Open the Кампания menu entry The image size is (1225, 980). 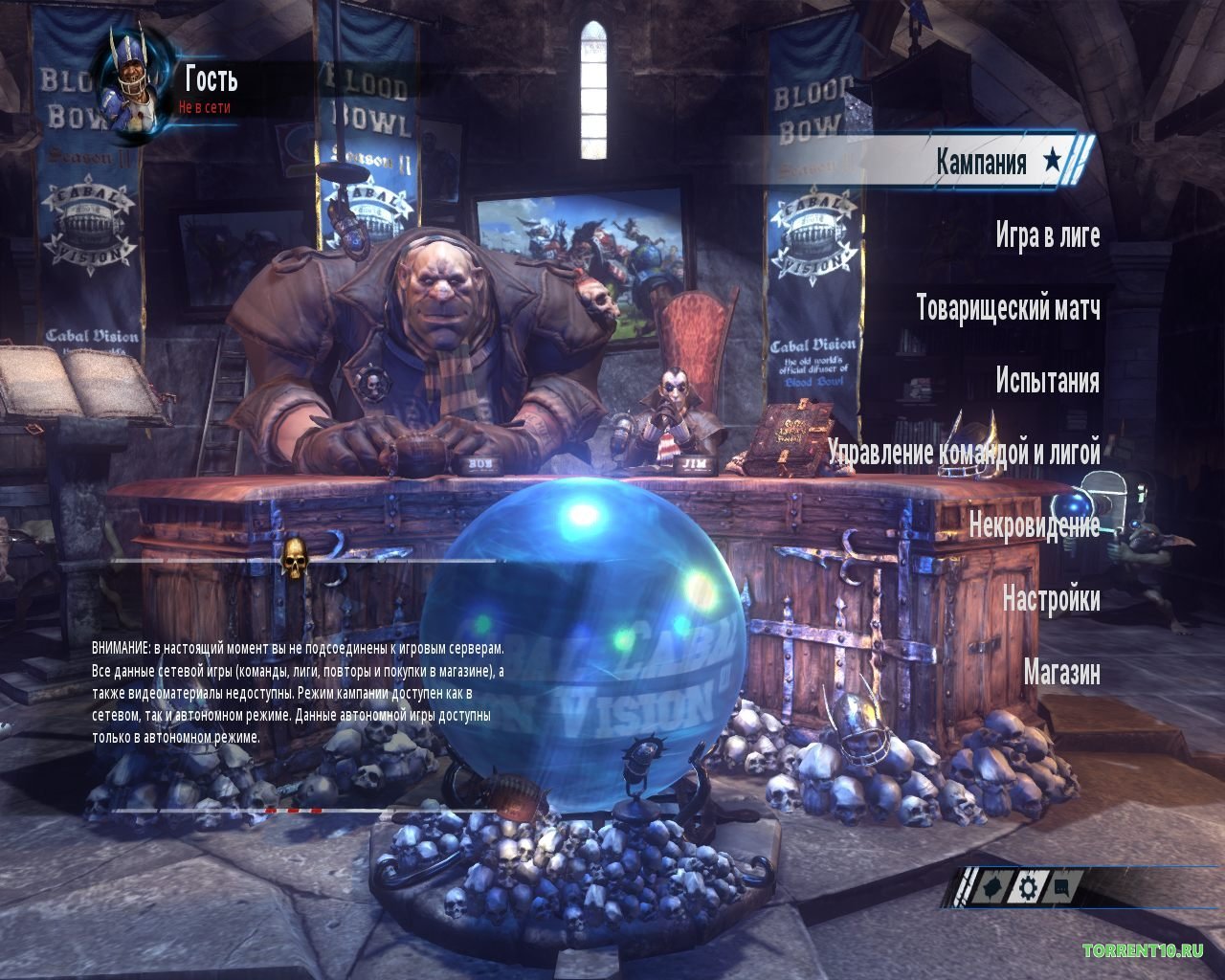[x=983, y=160]
